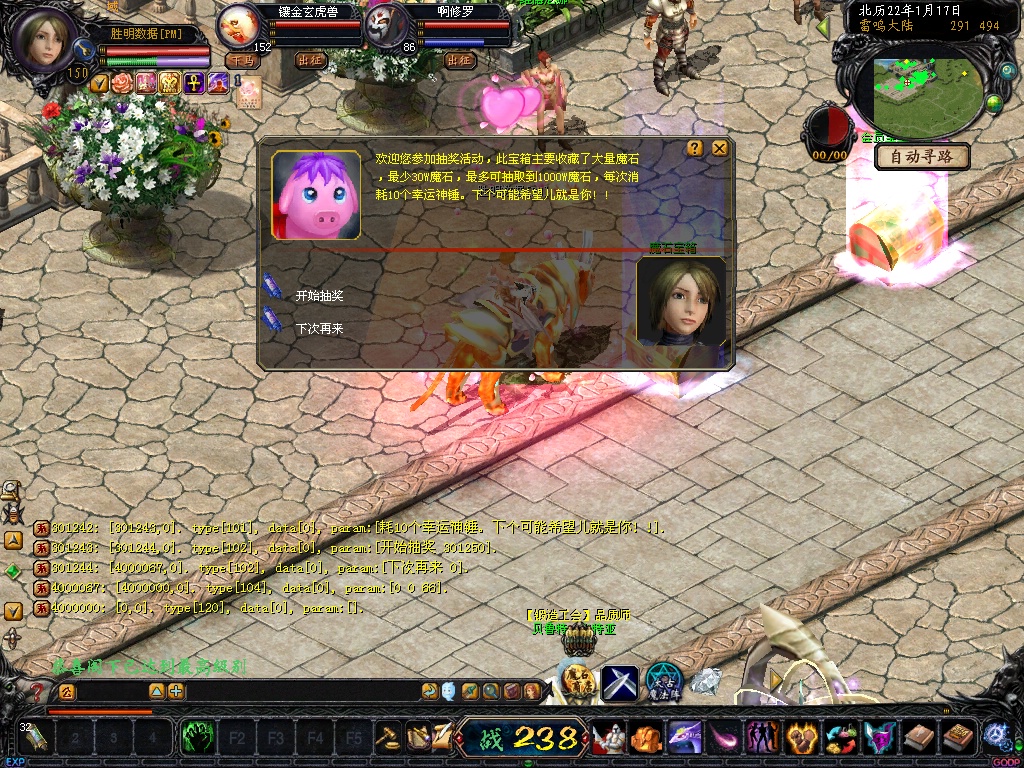
Task: Select the 下次再来 dialogue option
Action: (319, 328)
